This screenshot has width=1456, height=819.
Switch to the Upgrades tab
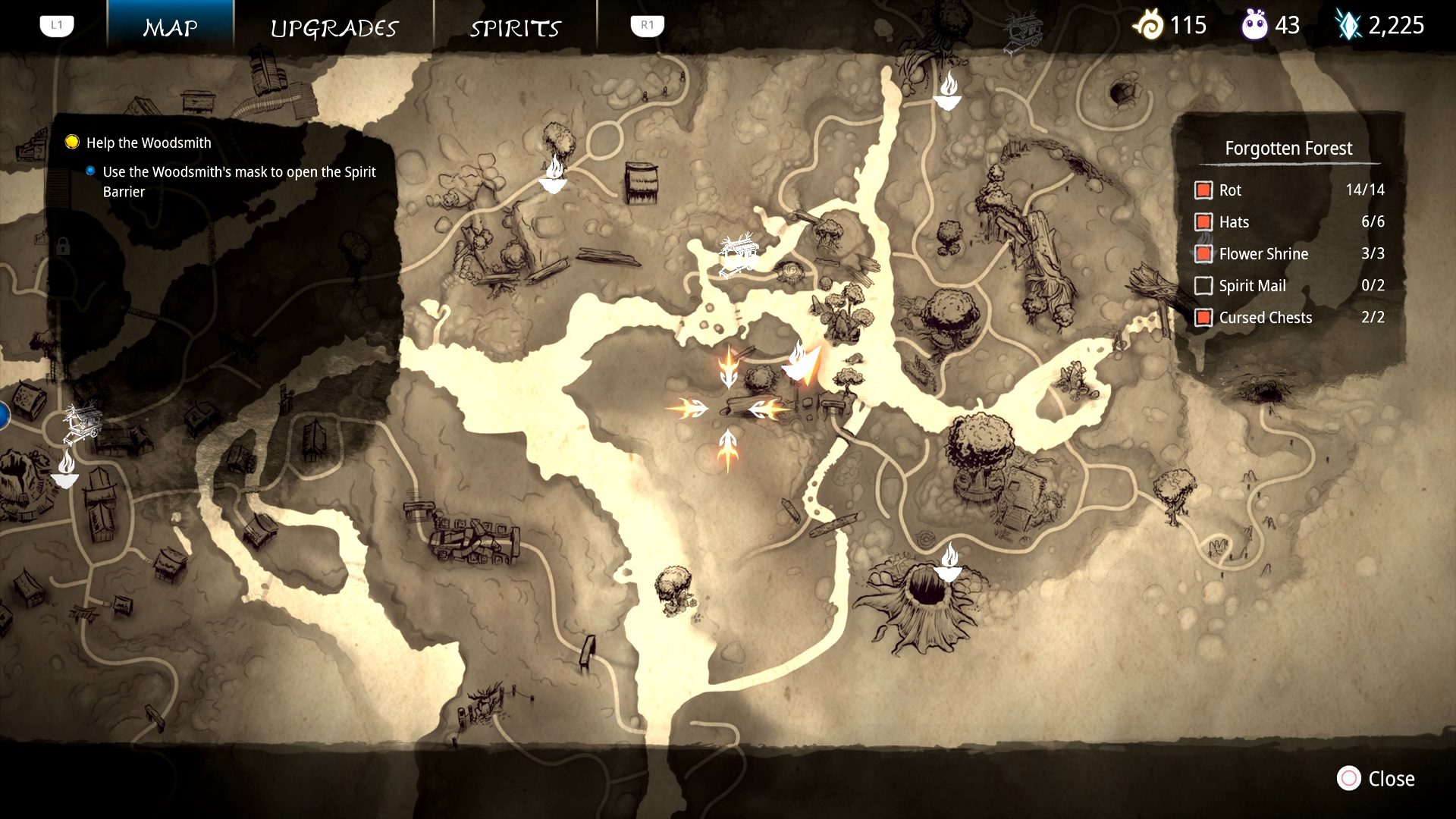point(334,28)
